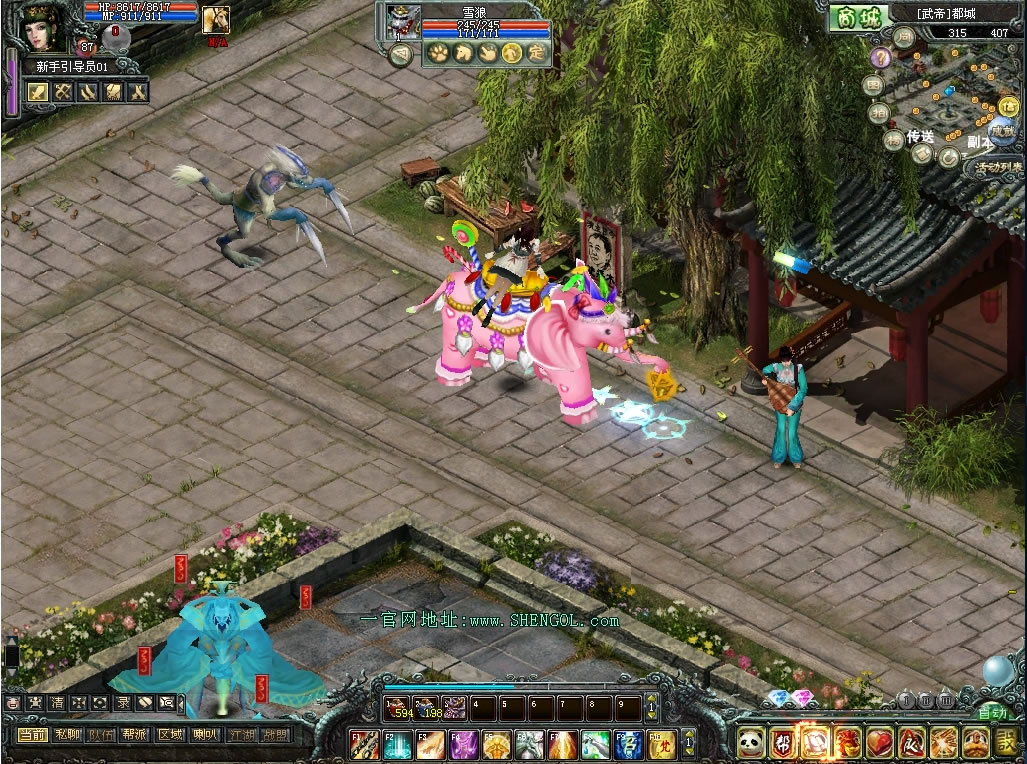Image resolution: width=1027 pixels, height=764 pixels.
Task: Click the 雪狼 pet portrait
Action: [402, 20]
